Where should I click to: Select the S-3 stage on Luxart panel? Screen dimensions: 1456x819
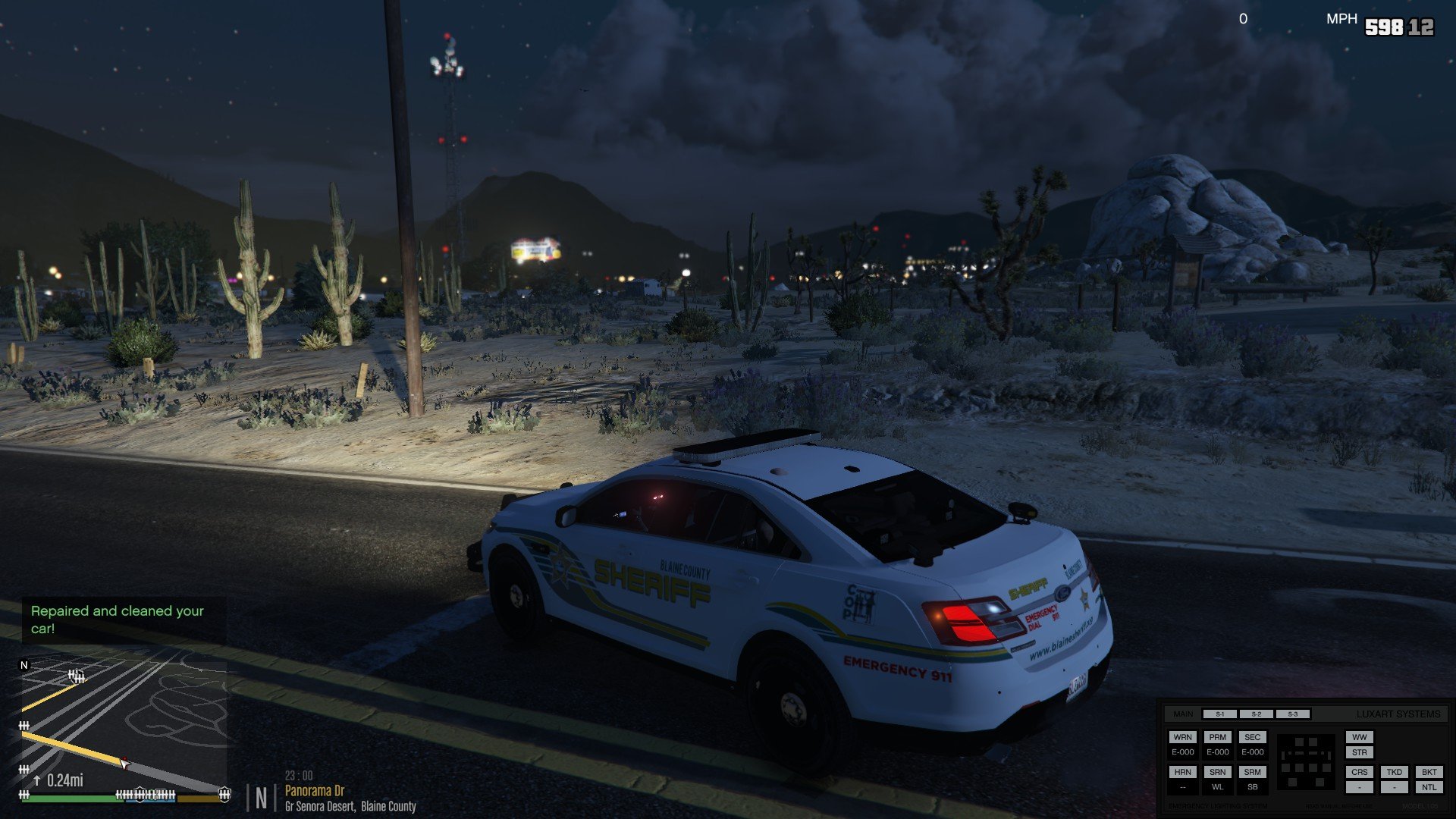(x=1292, y=714)
